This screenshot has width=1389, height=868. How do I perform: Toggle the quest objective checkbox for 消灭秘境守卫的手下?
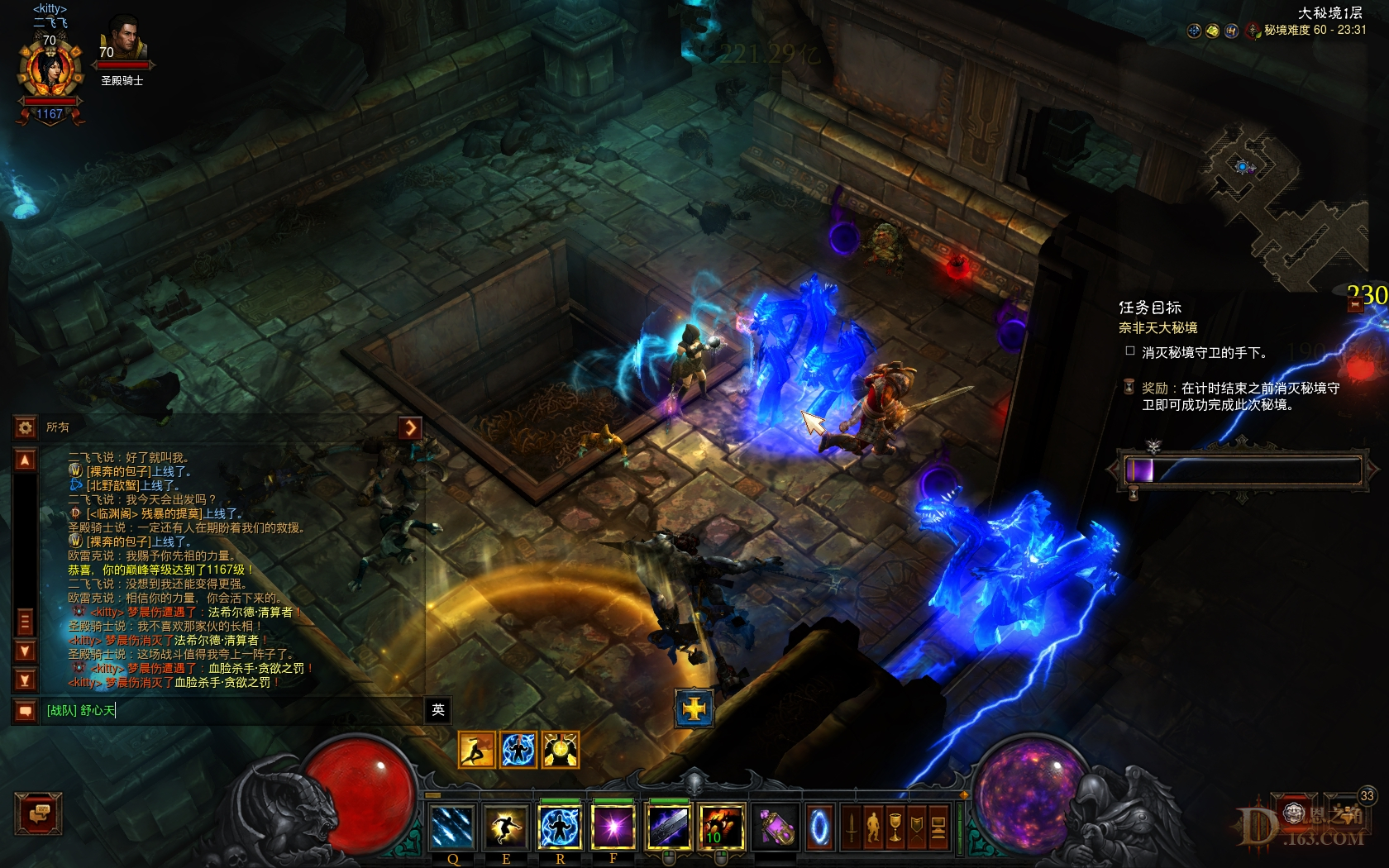1129,351
